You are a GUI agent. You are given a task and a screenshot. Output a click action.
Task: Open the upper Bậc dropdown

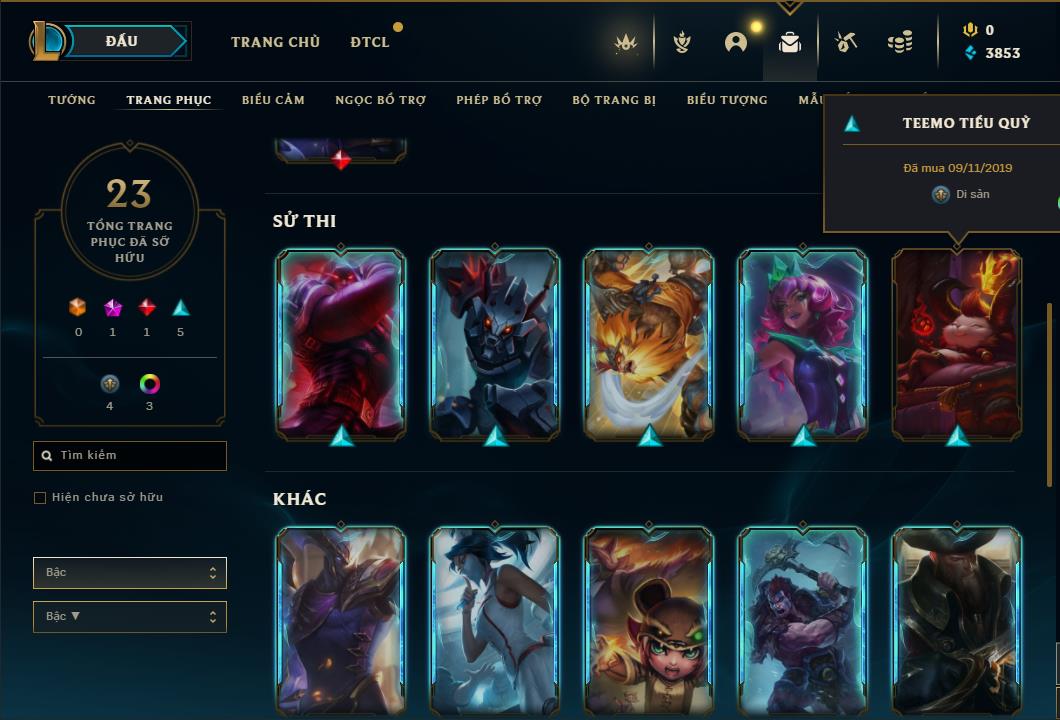tap(130, 573)
